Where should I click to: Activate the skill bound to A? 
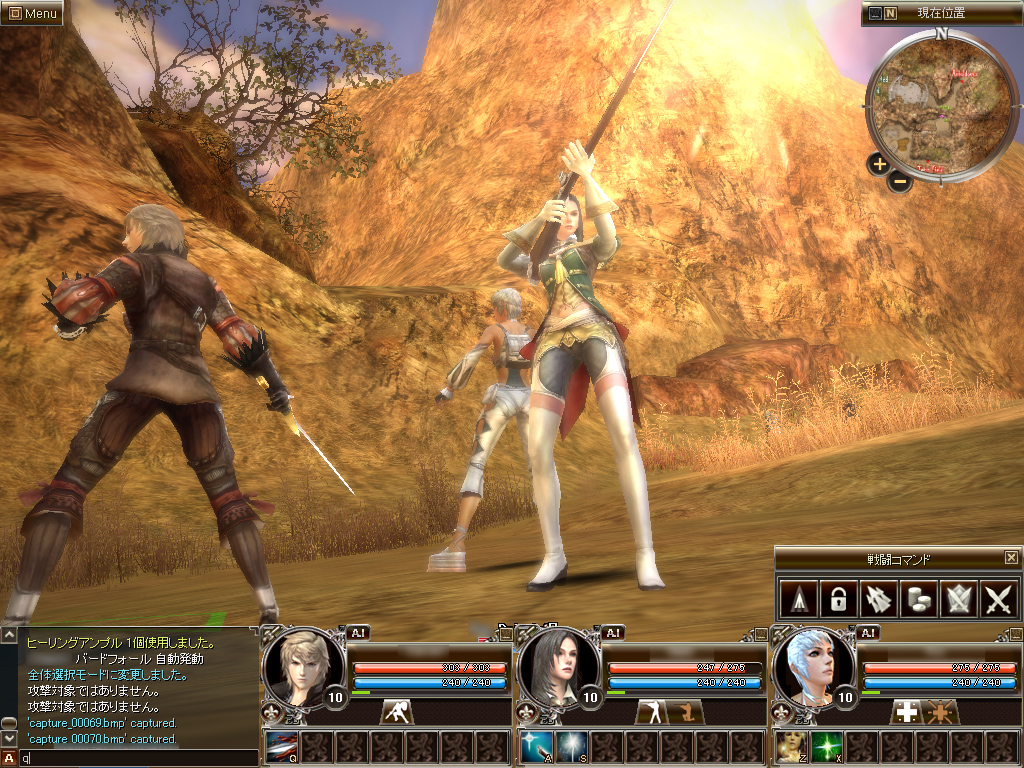click(x=535, y=747)
